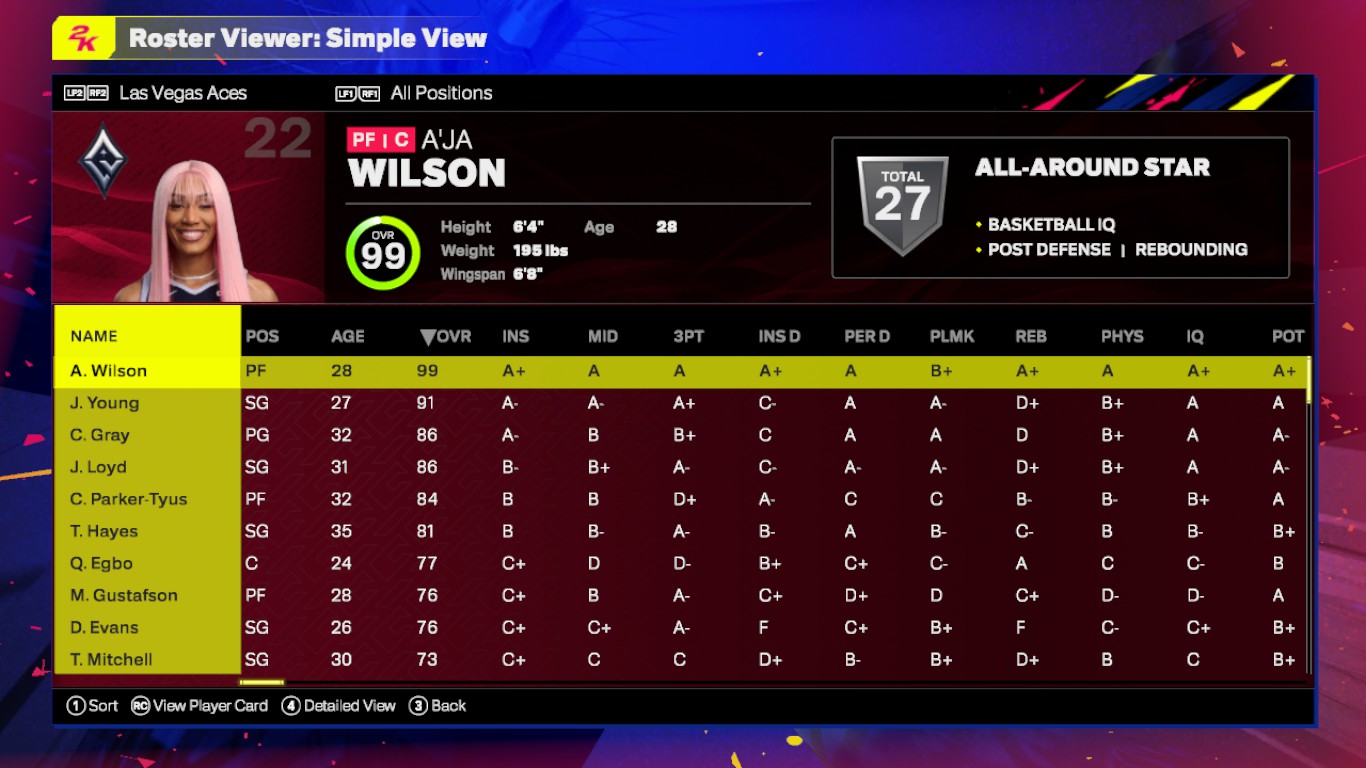Select A. Wilson's roster row

coord(109,371)
